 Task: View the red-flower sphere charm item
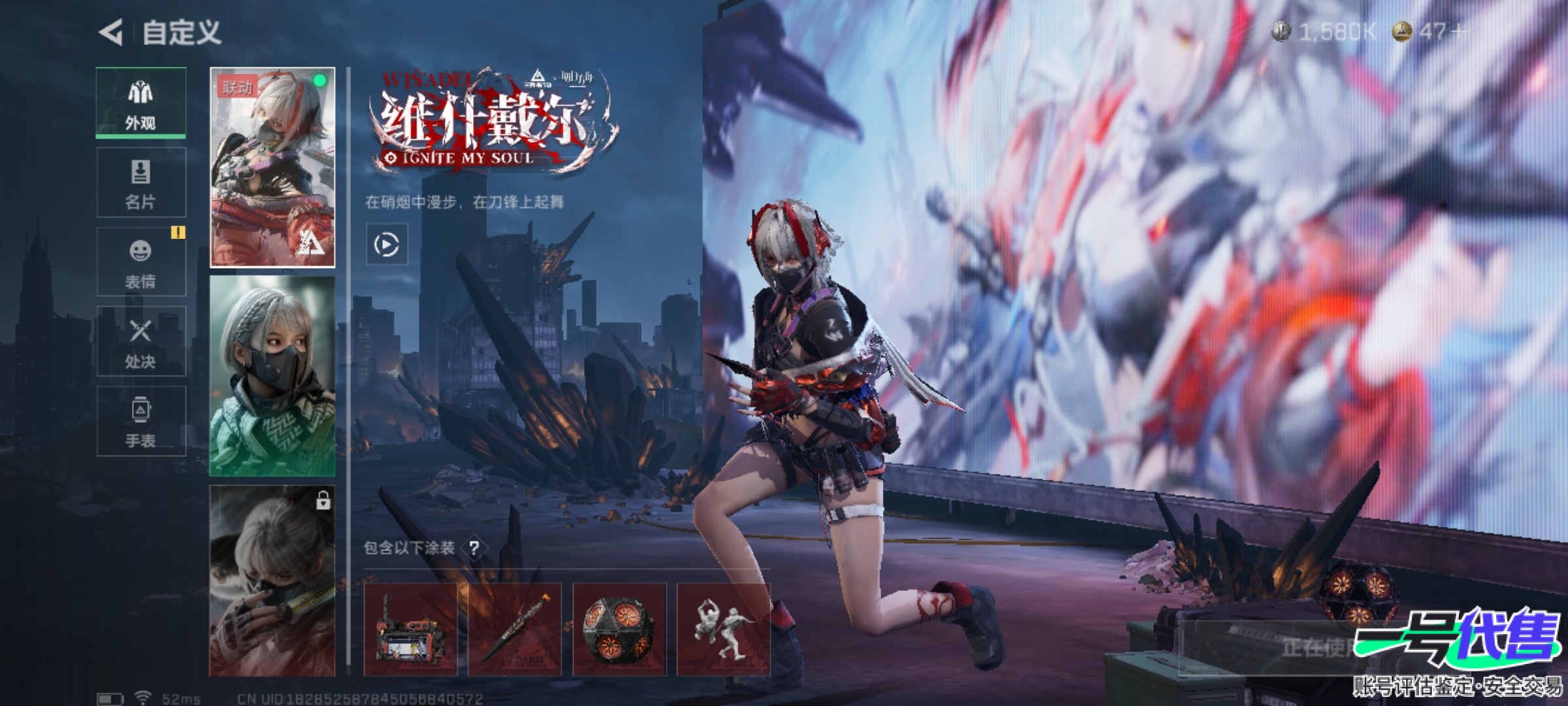(619, 630)
